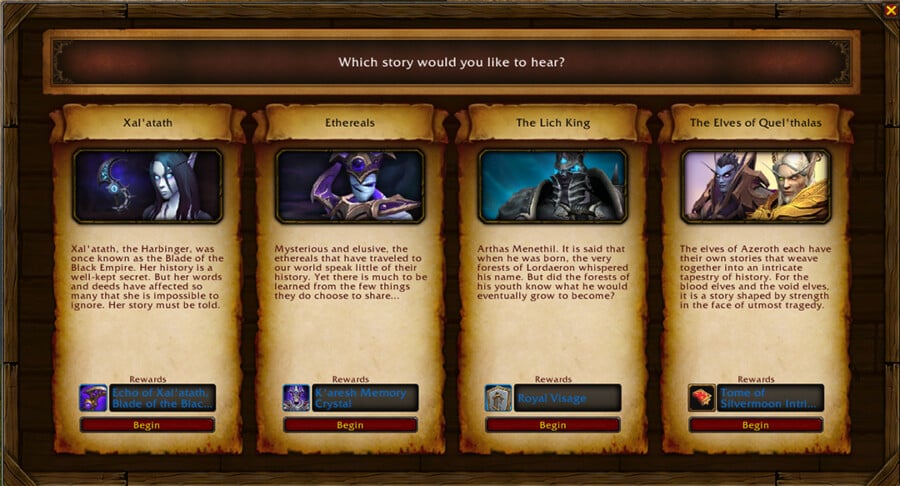Select the blood and void elves portrait
The image size is (900, 486).
[x=756, y=186]
